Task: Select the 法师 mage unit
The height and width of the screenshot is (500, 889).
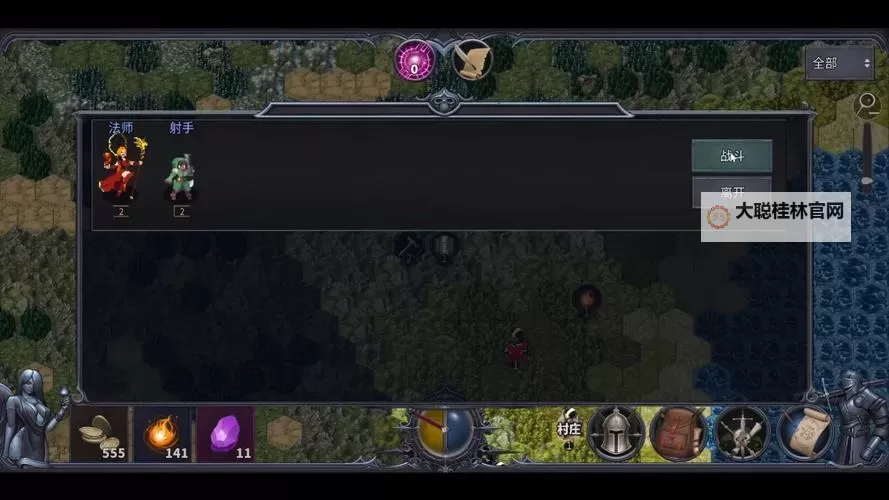Action: click(x=121, y=167)
